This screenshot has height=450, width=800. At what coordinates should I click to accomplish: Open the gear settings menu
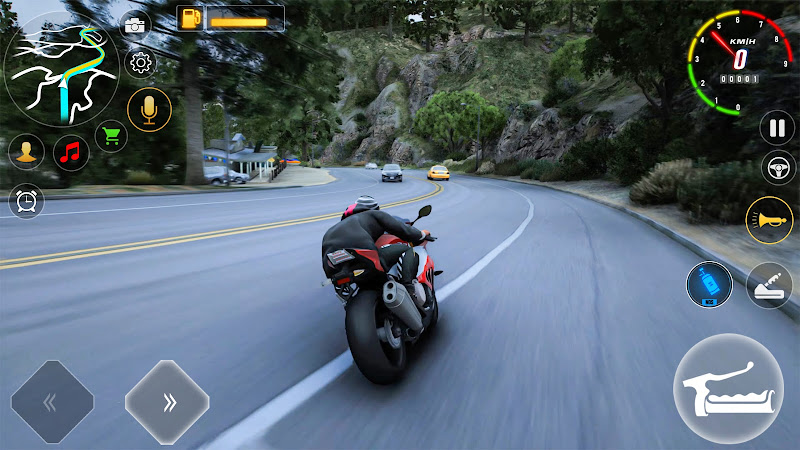coord(141,63)
